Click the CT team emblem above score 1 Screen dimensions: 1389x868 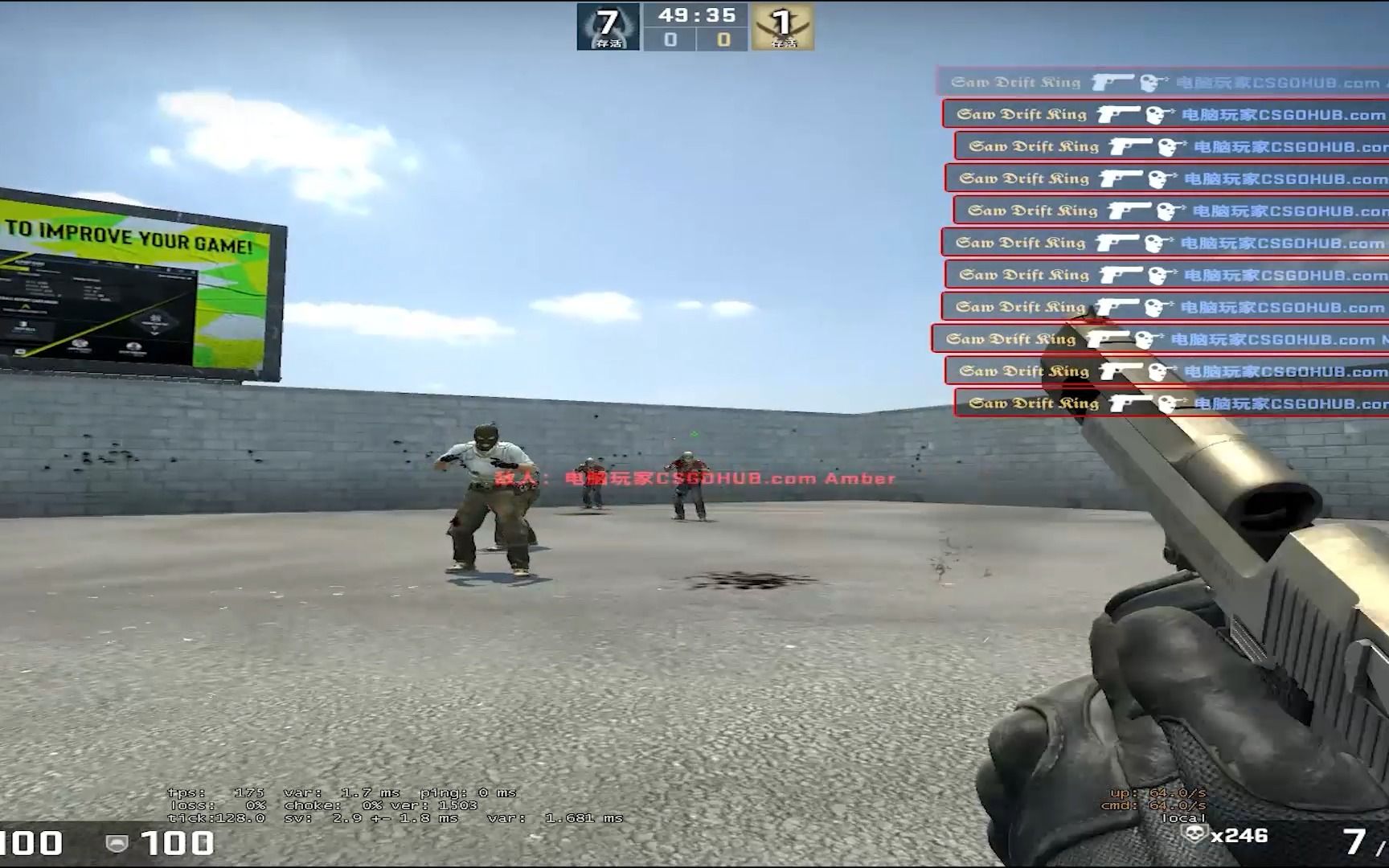pyautogui.click(x=782, y=23)
